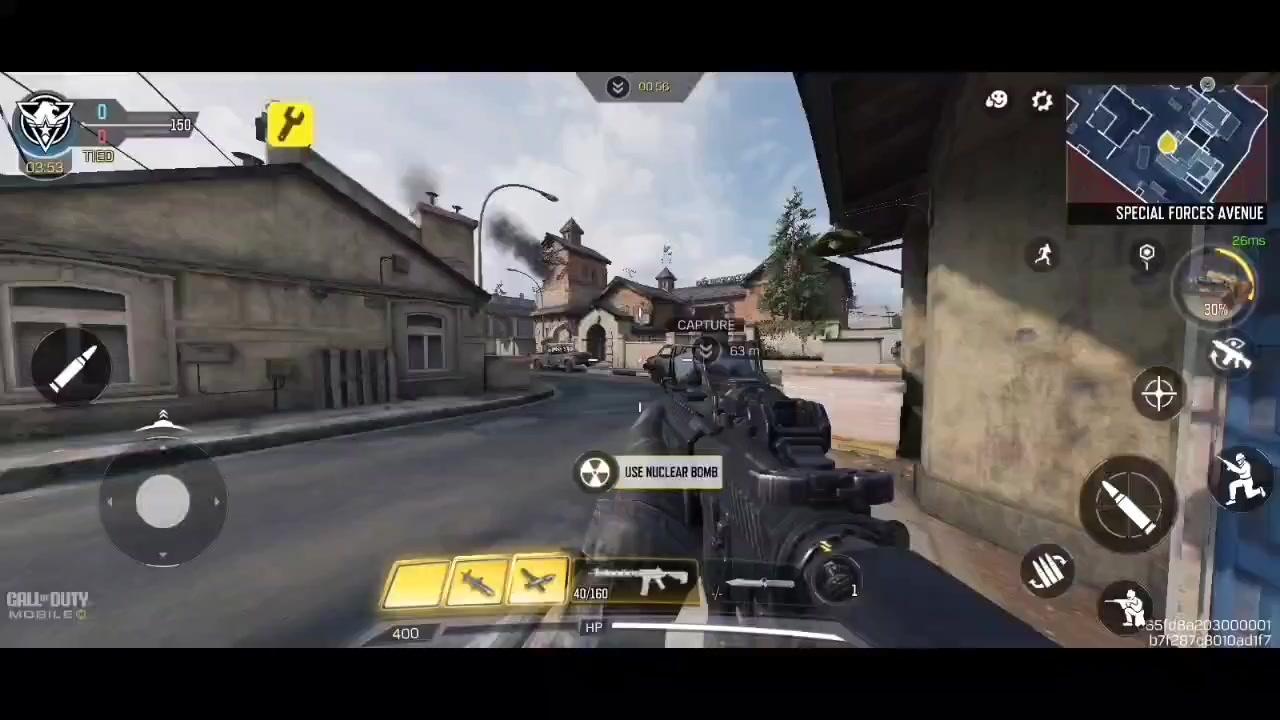Image resolution: width=1280 pixels, height=720 pixels.
Task: Tap the emote smiley icon
Action: pos(997,100)
